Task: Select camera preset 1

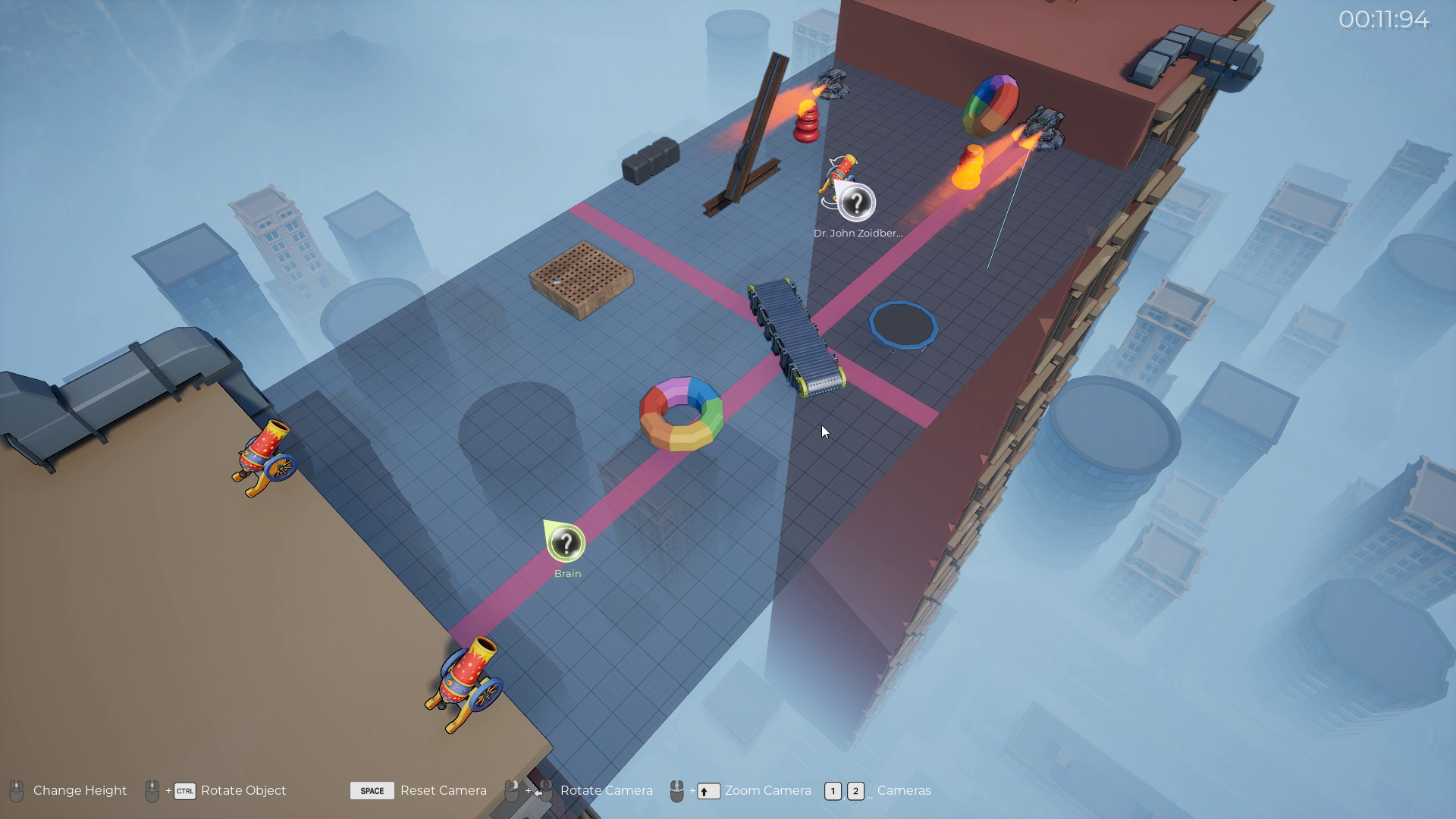Action: point(833,791)
